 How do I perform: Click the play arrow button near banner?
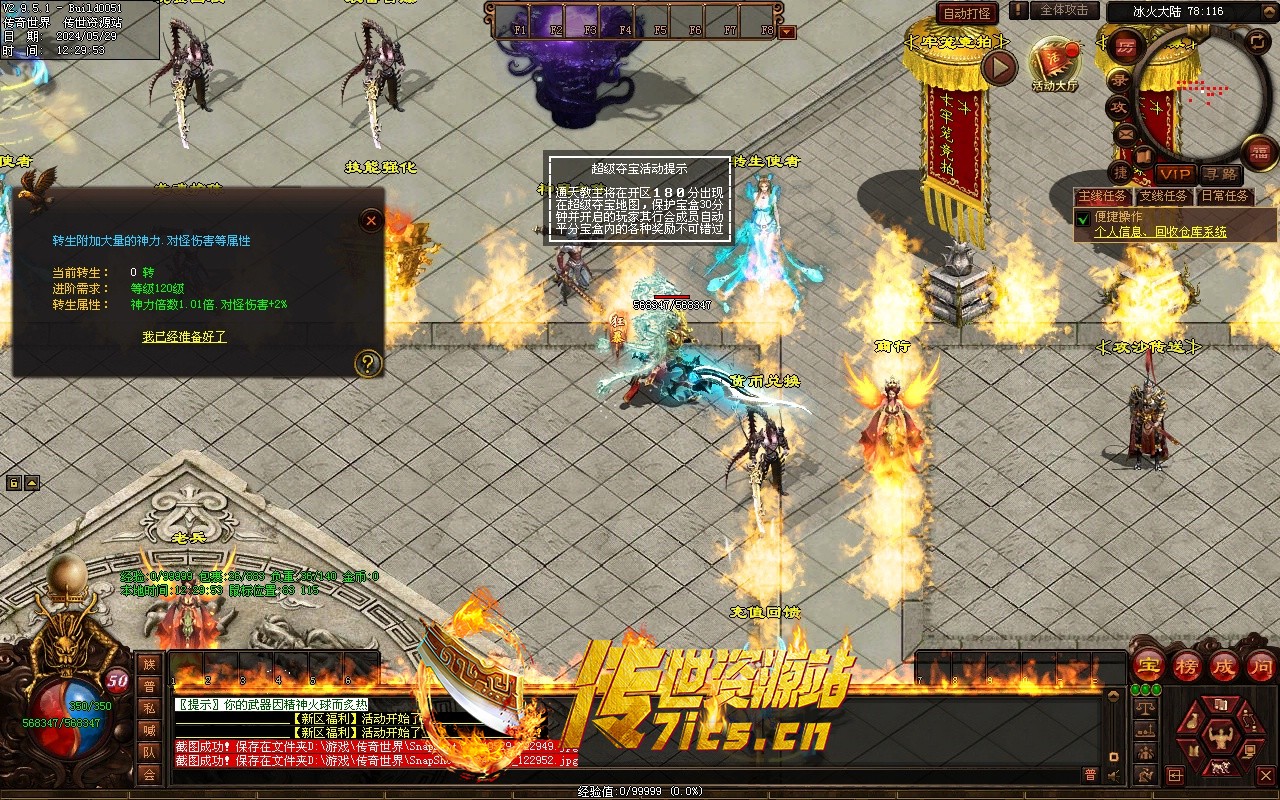998,67
